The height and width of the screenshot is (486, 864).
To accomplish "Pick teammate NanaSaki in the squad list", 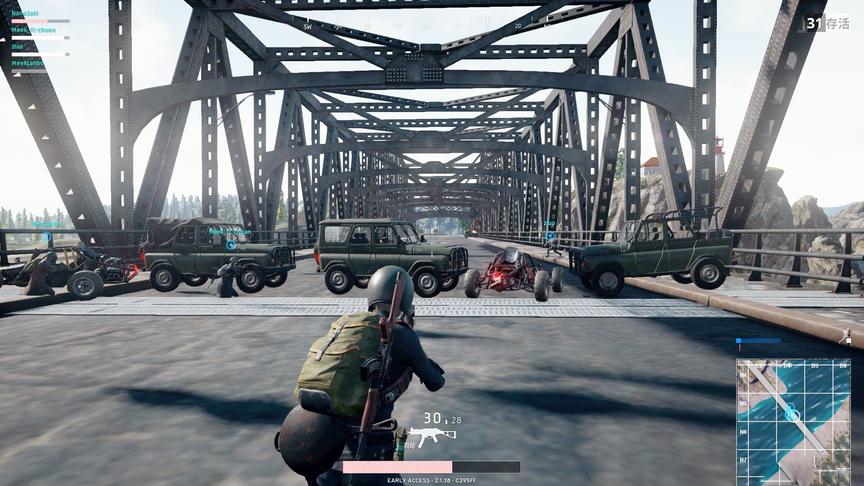I will 24,12.
